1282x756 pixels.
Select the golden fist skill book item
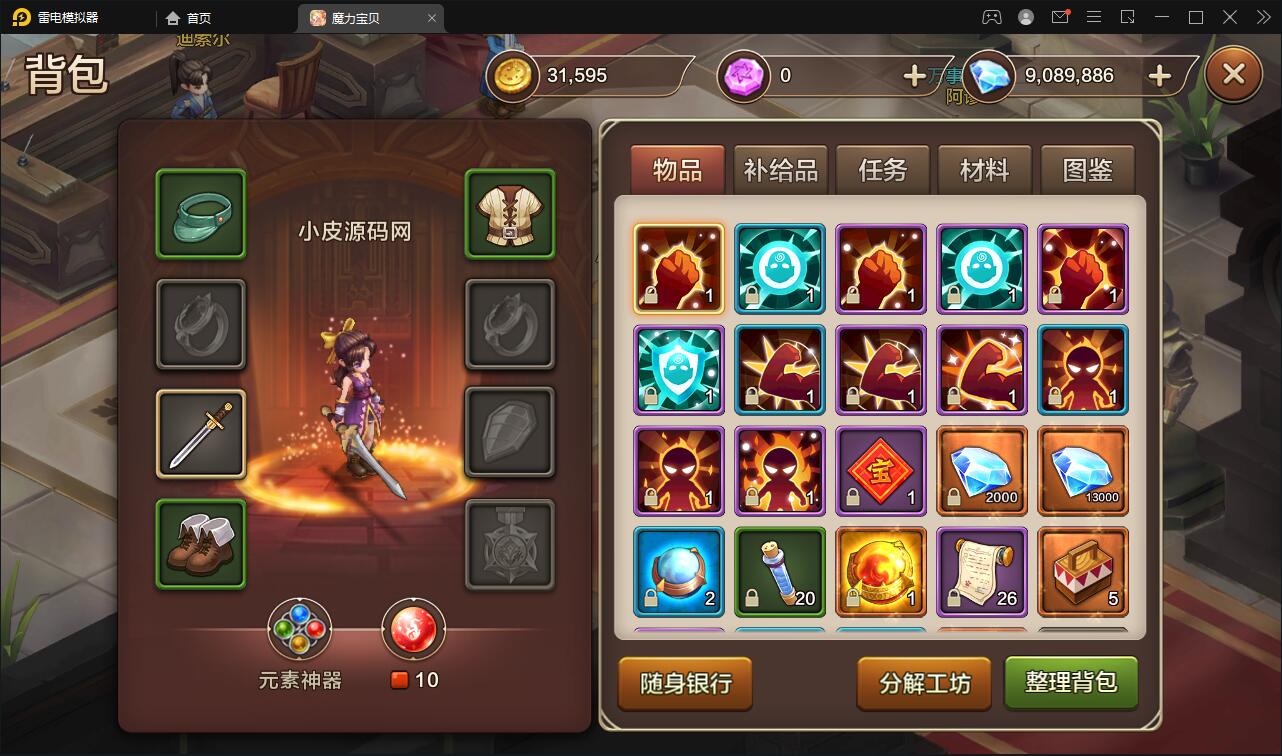(678, 269)
